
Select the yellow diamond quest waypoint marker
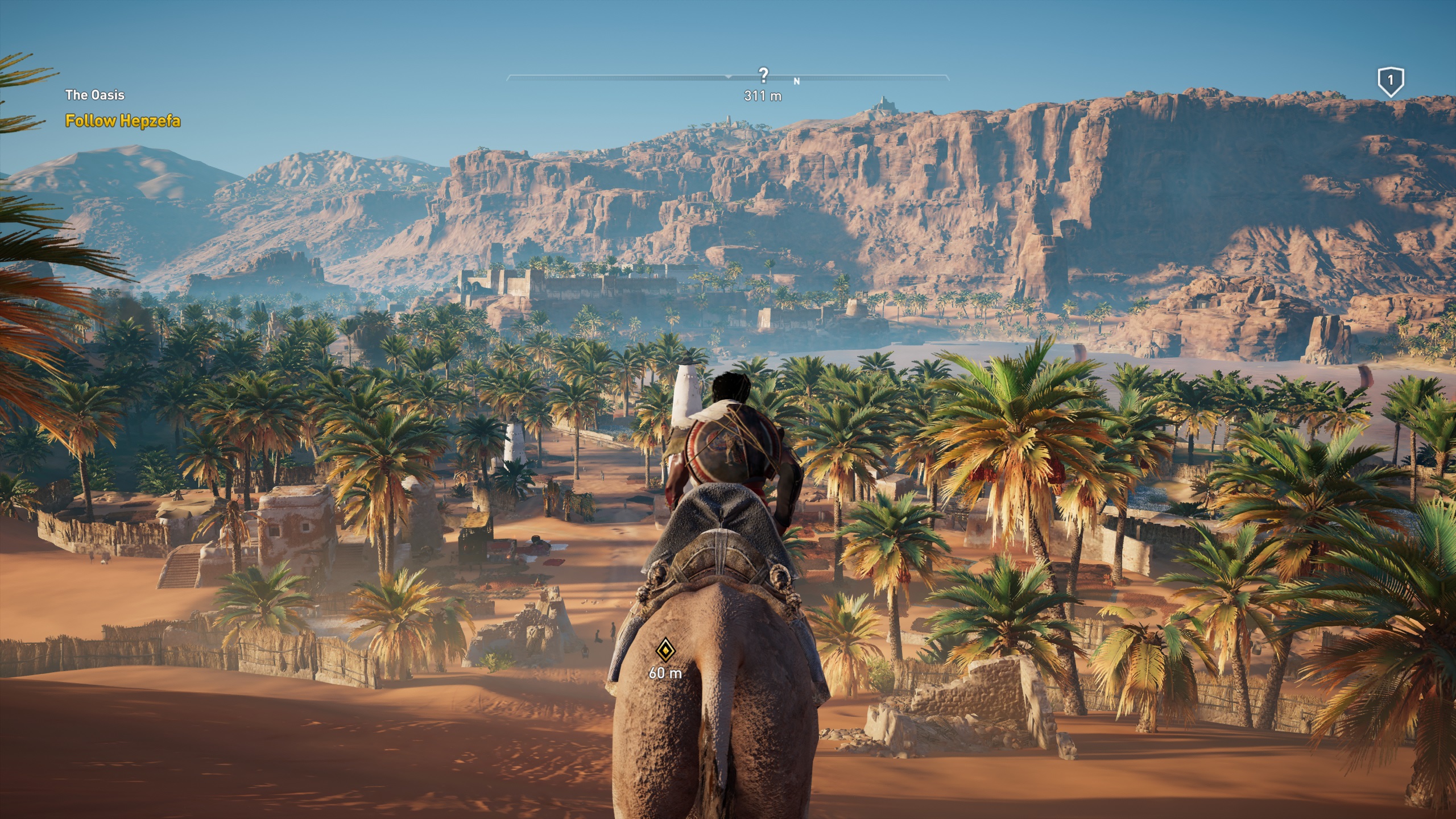click(x=664, y=650)
